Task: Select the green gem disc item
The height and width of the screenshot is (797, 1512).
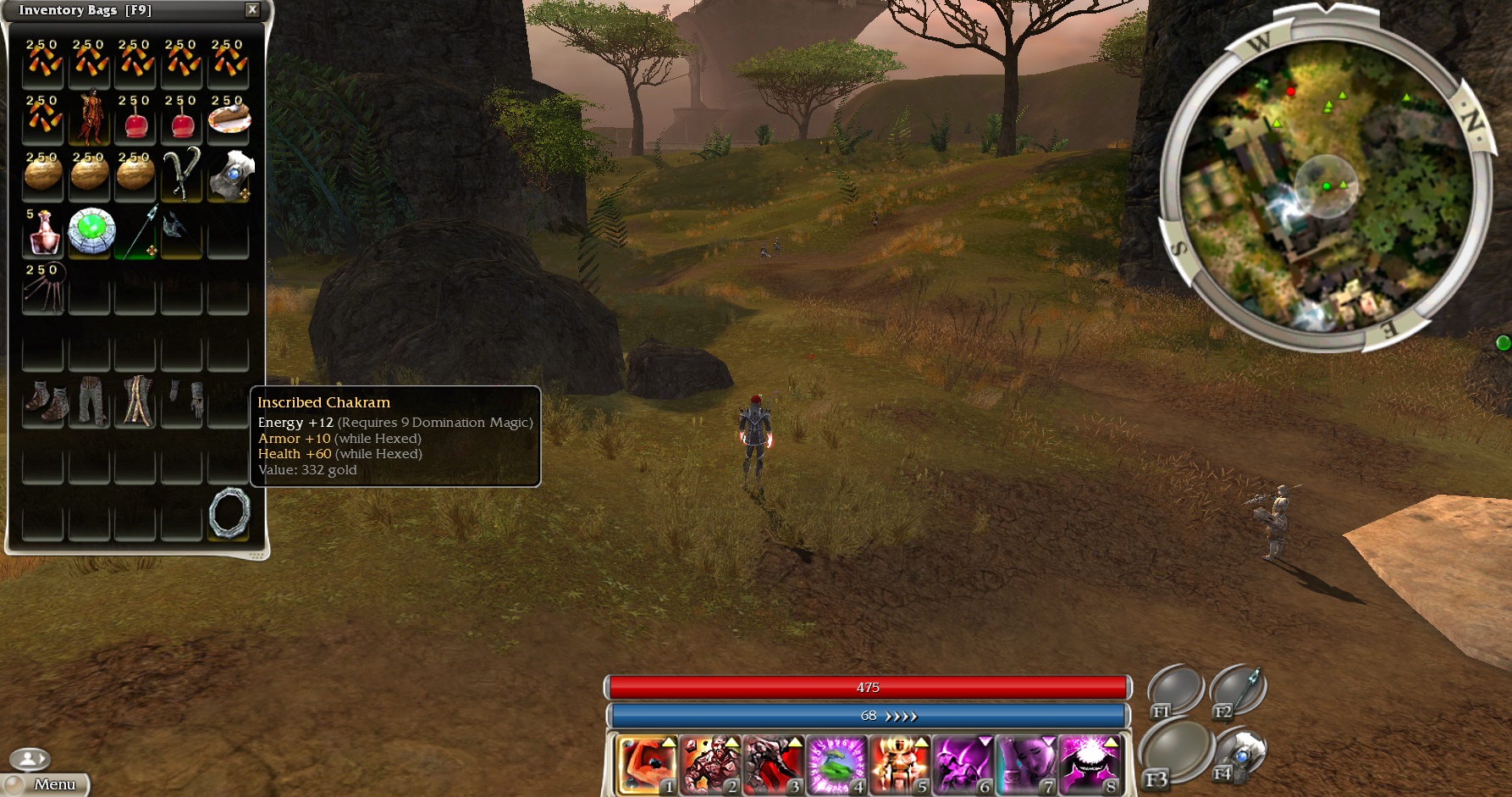Action: pyautogui.click(x=91, y=231)
